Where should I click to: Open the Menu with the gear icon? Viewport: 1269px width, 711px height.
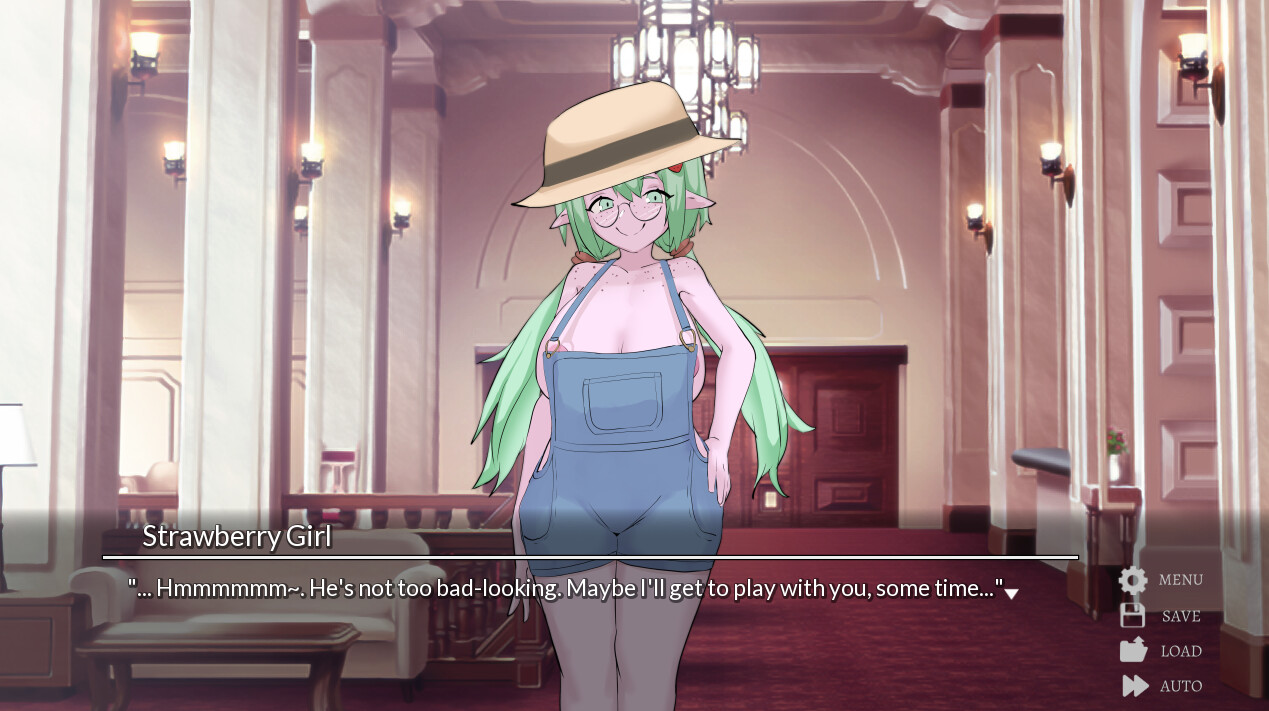point(1160,580)
